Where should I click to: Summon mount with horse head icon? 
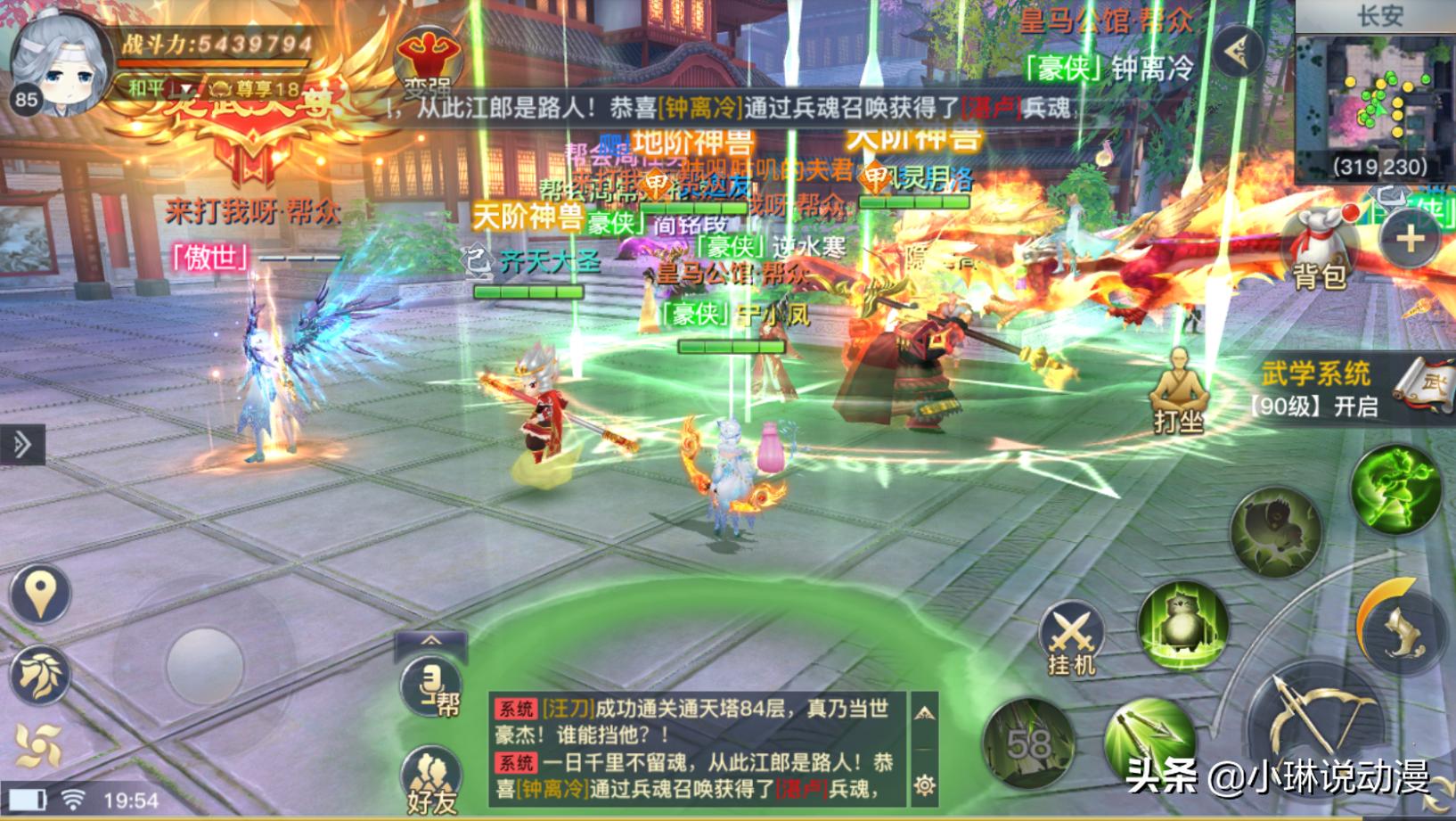pyautogui.click(x=40, y=675)
